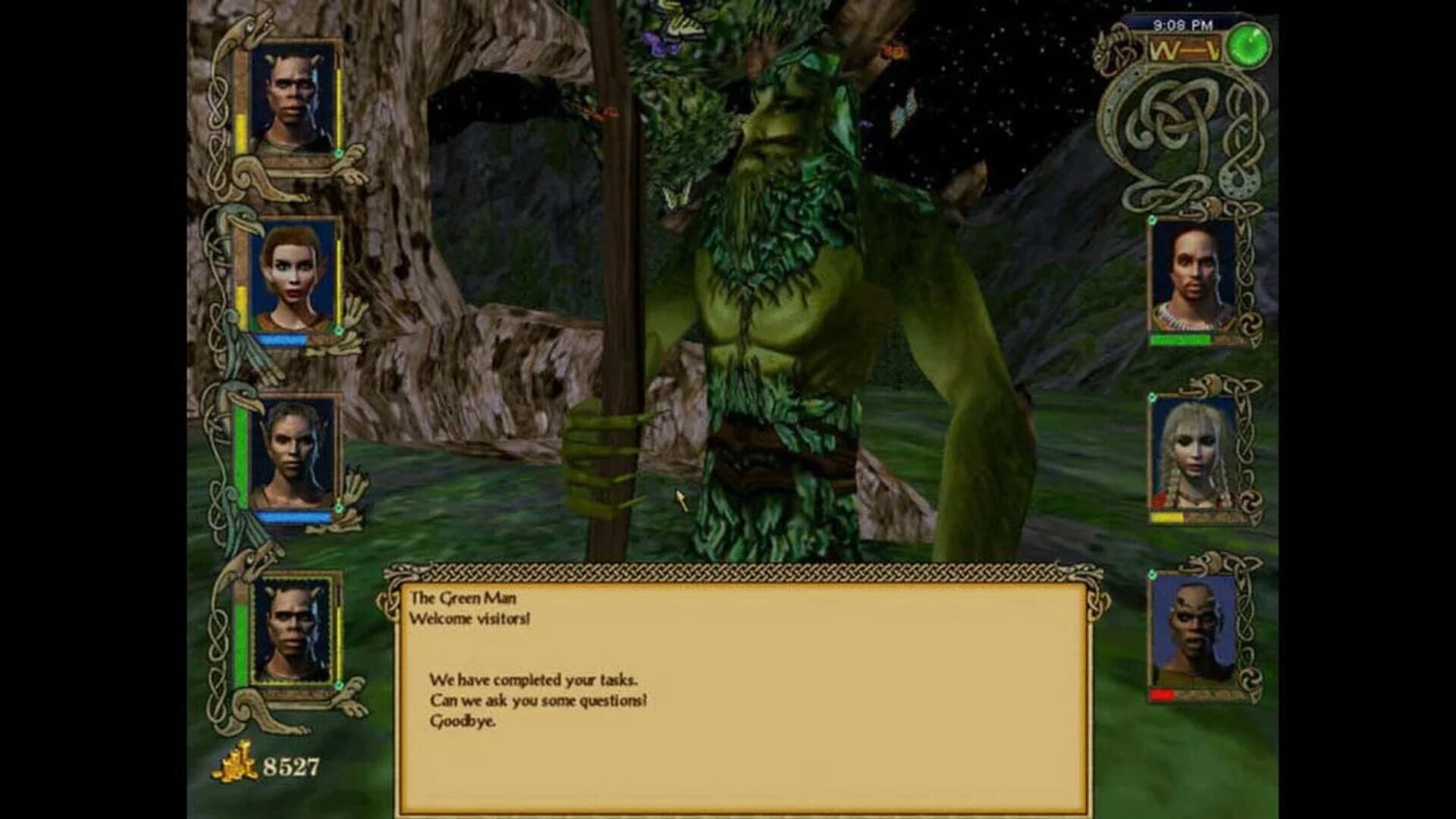Choose 'Can we ask you some questions!'
The height and width of the screenshot is (819, 1456).
[541, 702]
